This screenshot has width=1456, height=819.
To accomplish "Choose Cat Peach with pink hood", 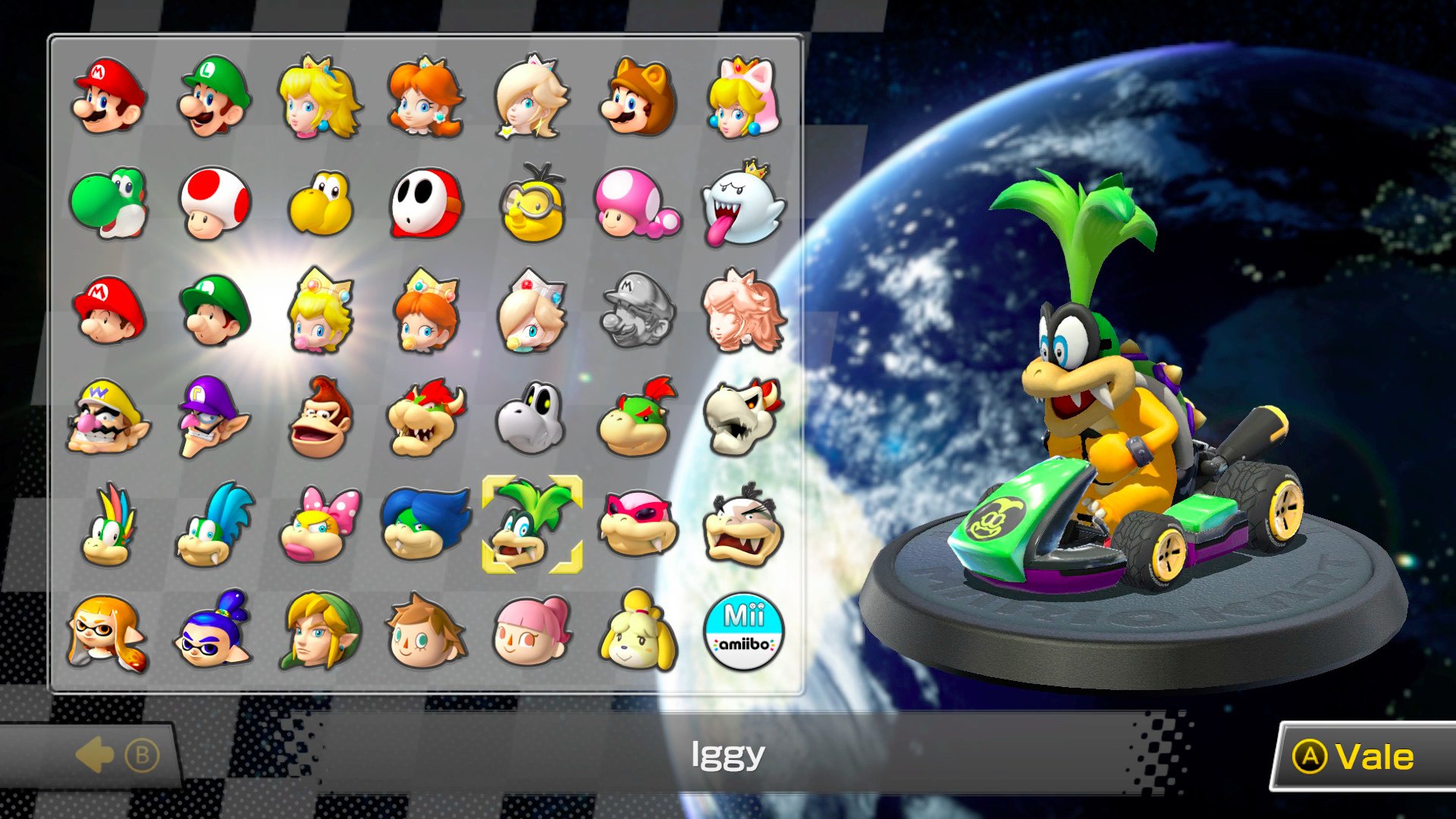I will point(743,97).
